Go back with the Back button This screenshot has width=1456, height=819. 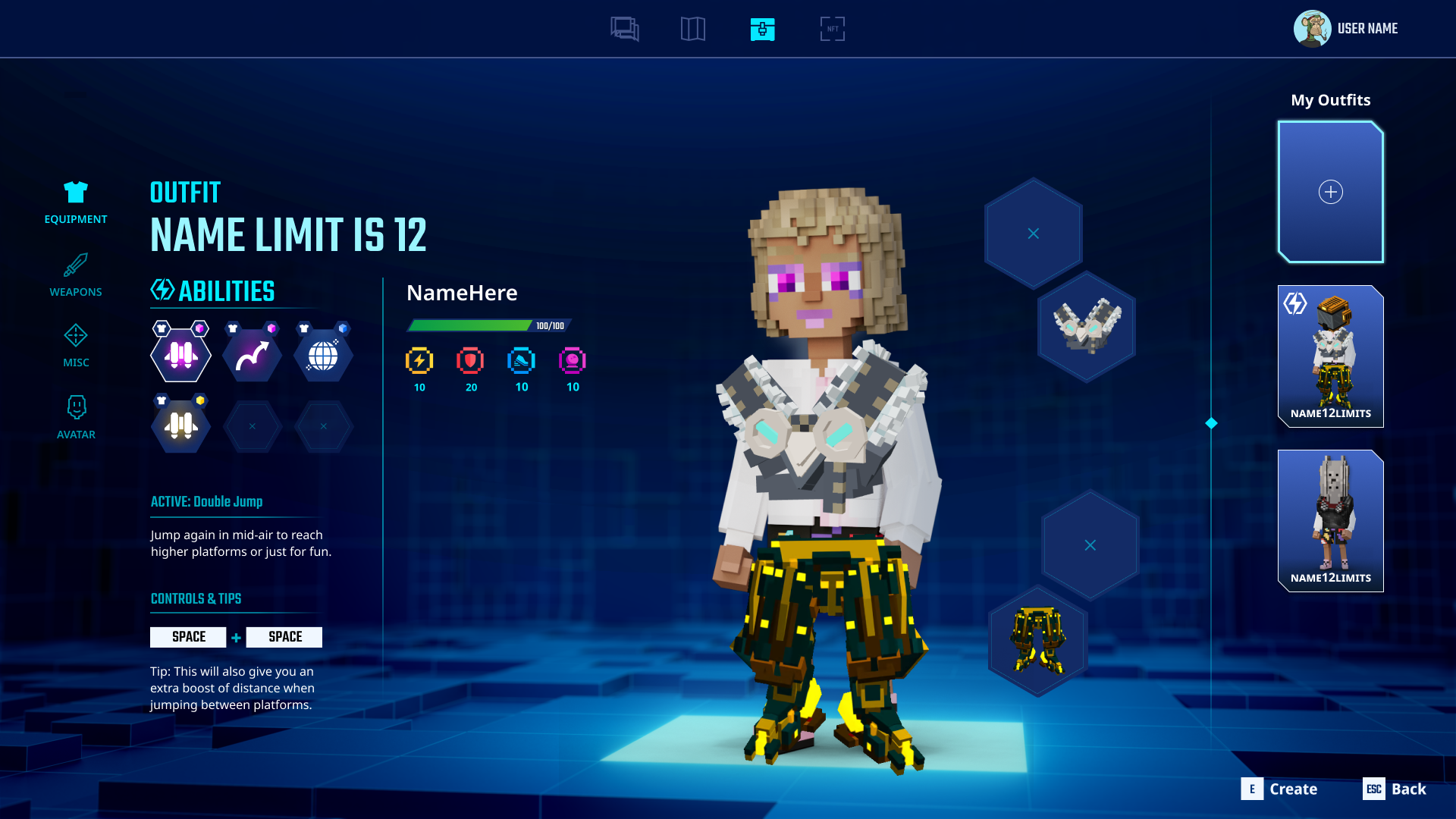tap(1395, 789)
